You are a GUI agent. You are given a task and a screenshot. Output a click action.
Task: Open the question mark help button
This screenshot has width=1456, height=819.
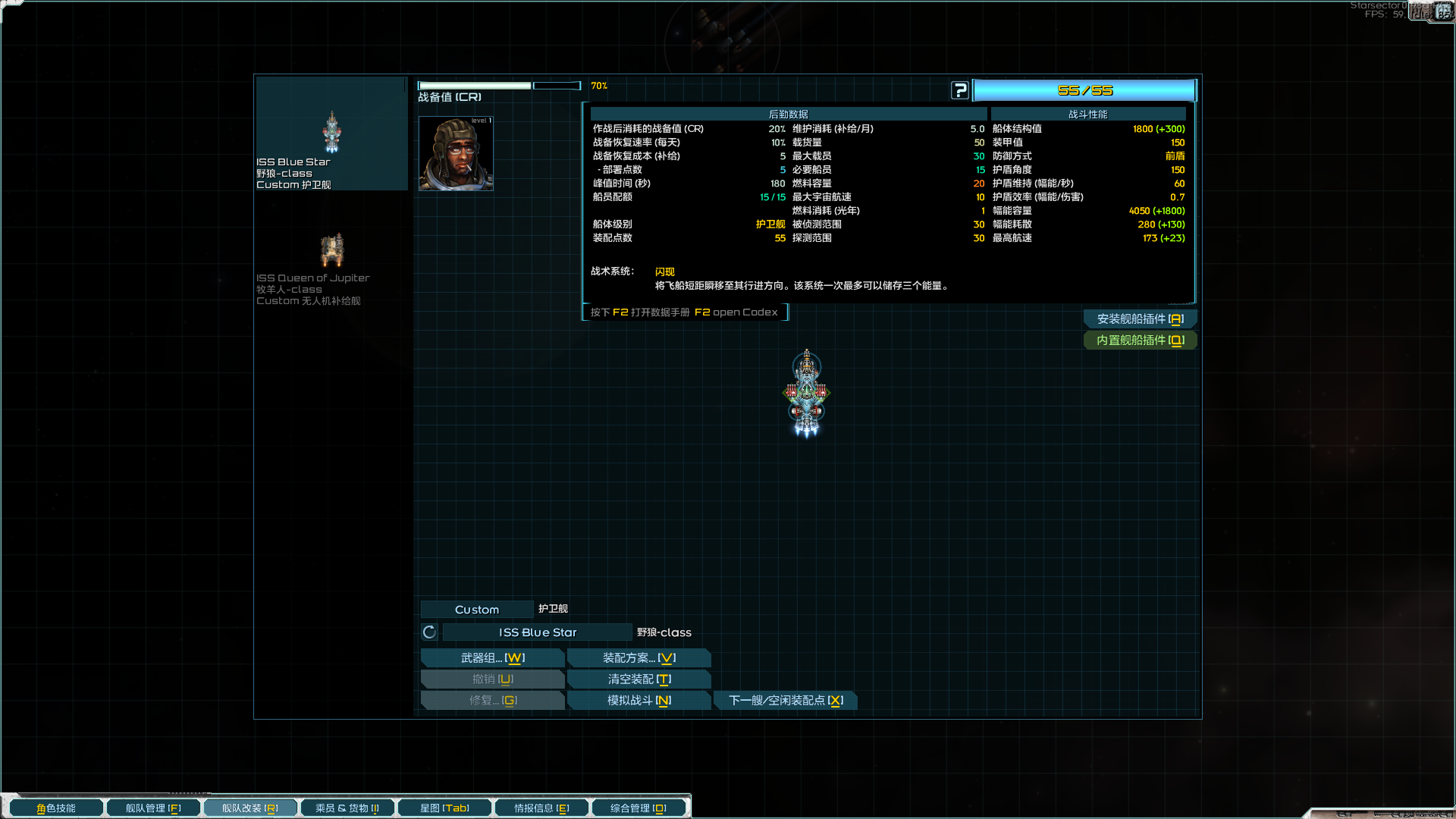pos(960,91)
